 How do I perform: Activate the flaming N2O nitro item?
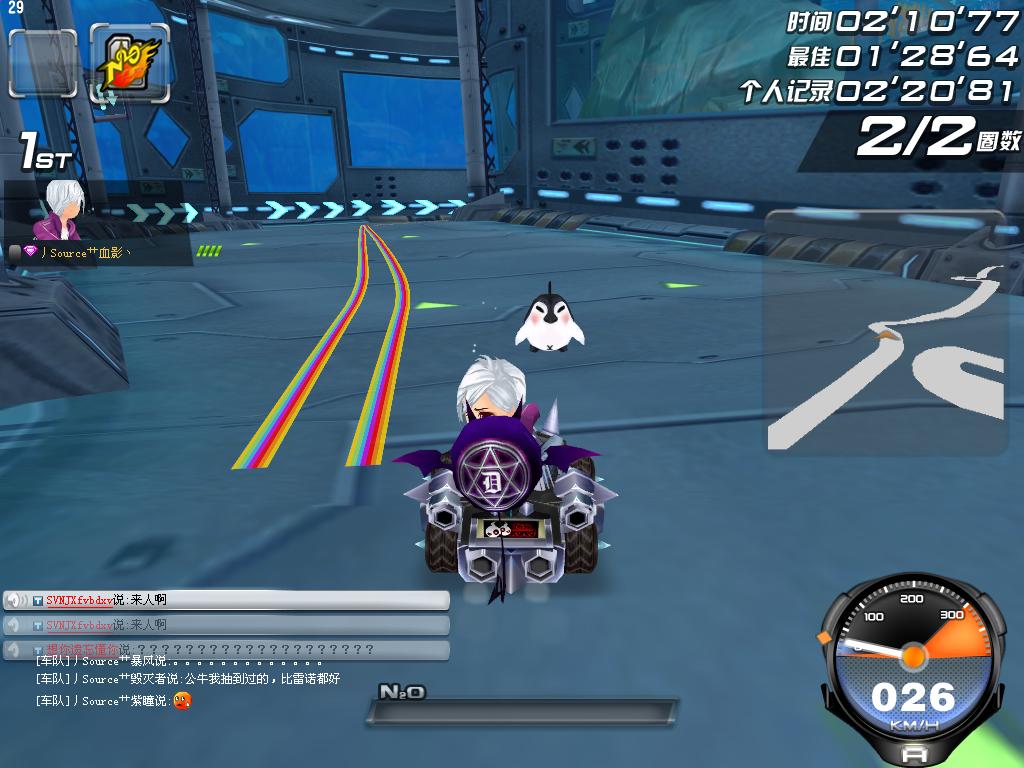point(129,63)
